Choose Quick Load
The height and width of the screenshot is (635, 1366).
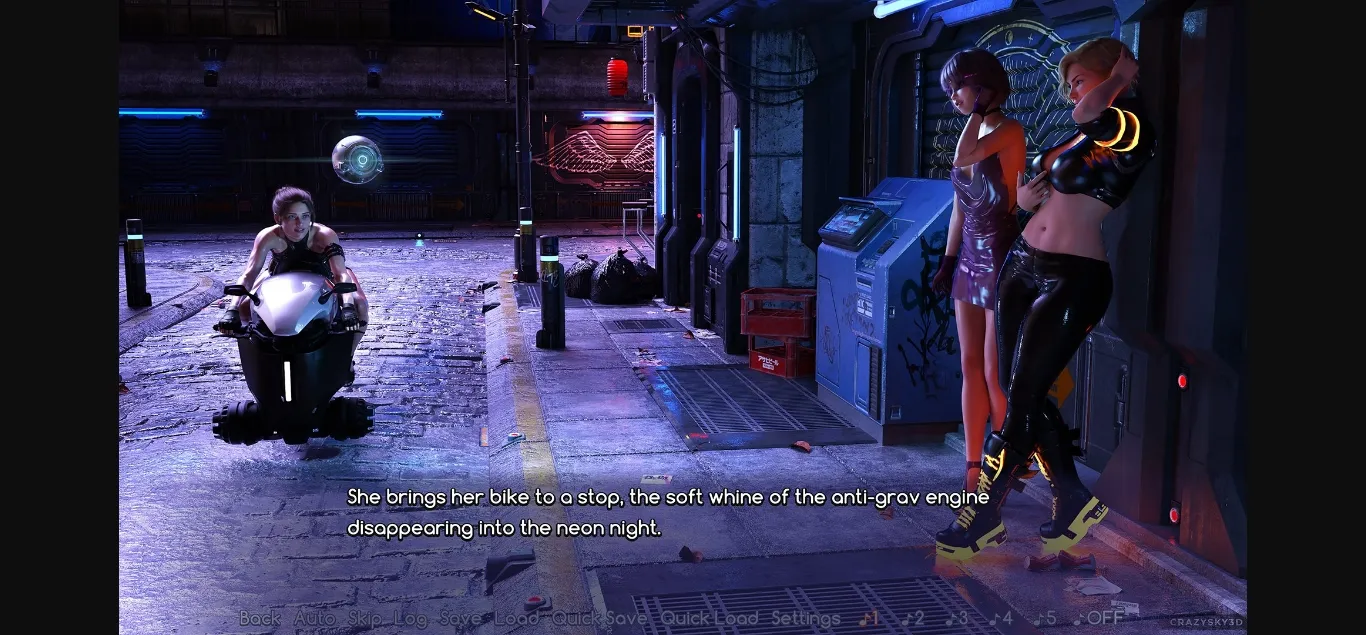coord(709,619)
